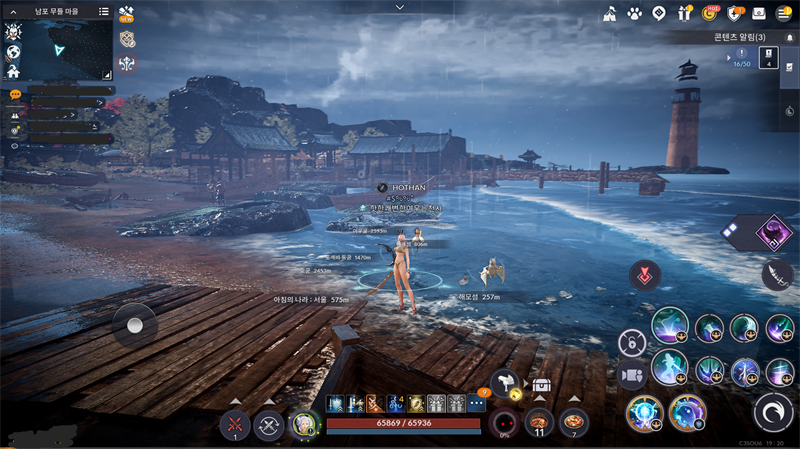The image size is (800, 449).
Task: Open the treasure chest inventory icon
Action: click(x=542, y=385)
